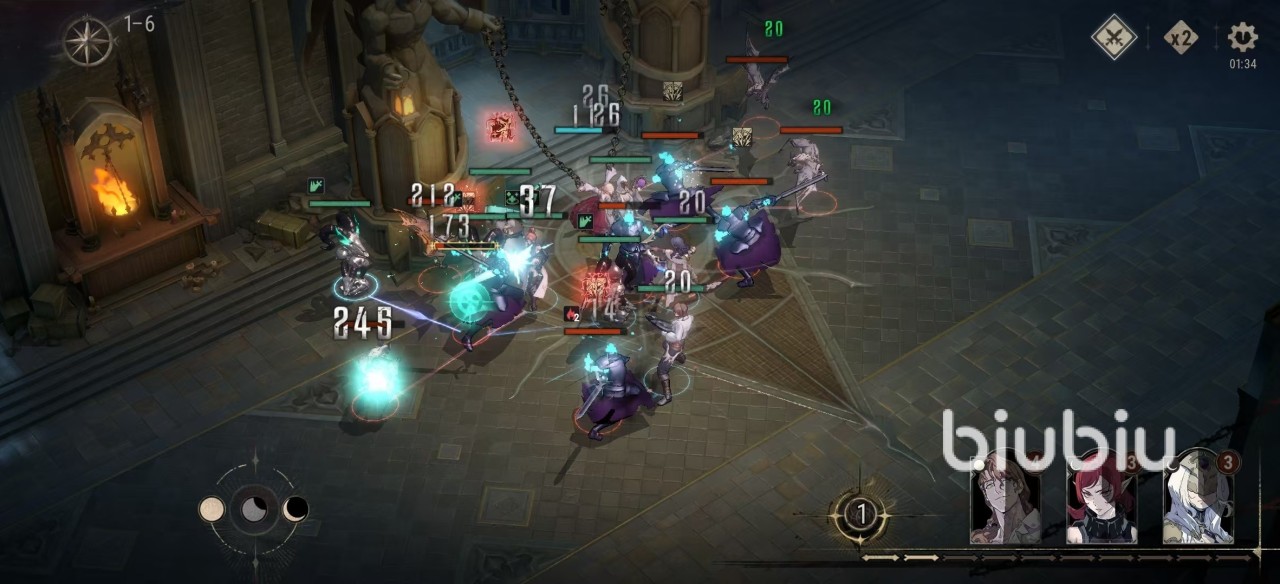This screenshot has height=584, width=1280.
Task: Tap the compass star stage icon
Action: [x=88, y=40]
